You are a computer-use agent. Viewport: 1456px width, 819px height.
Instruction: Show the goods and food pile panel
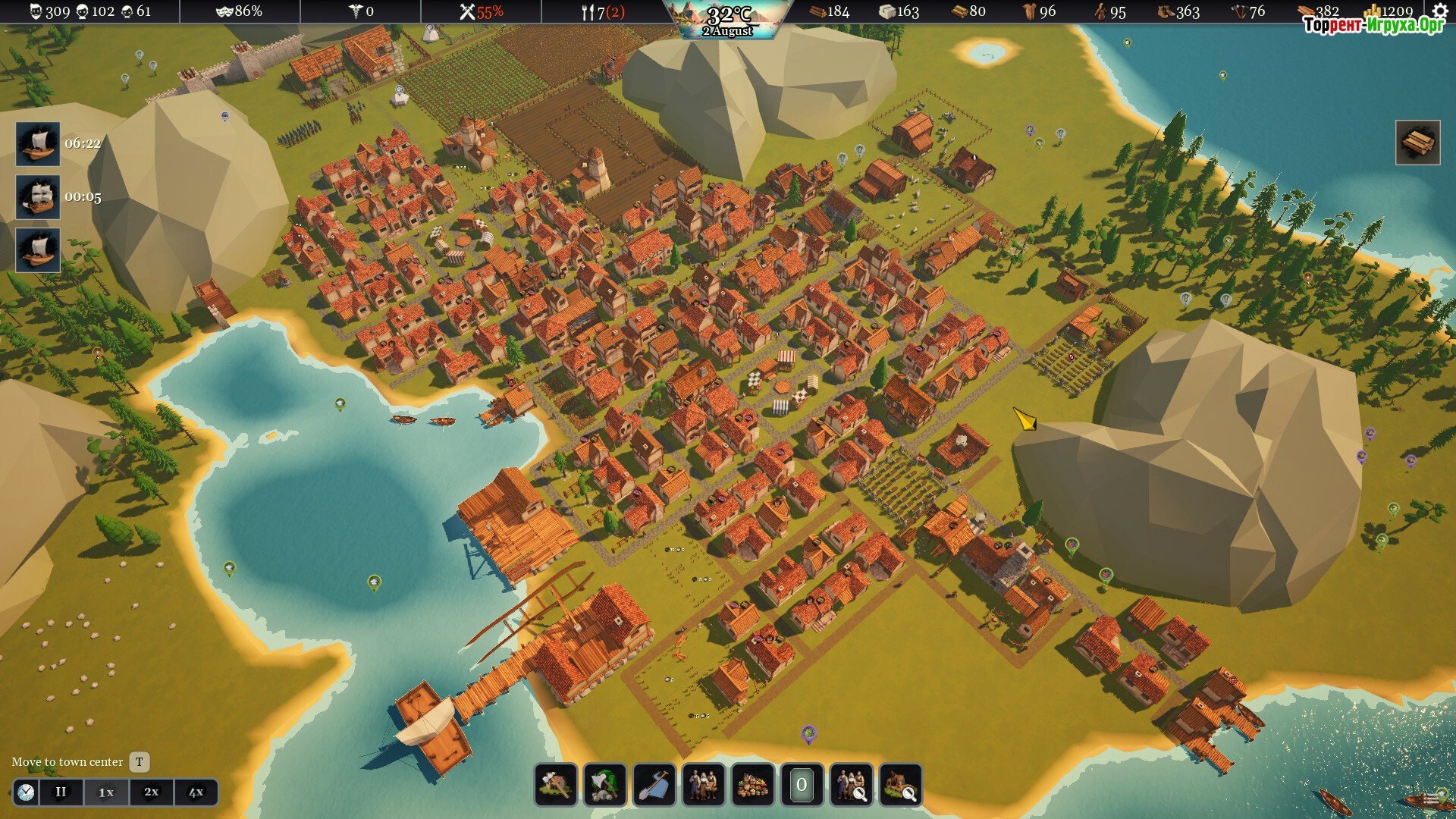753,785
